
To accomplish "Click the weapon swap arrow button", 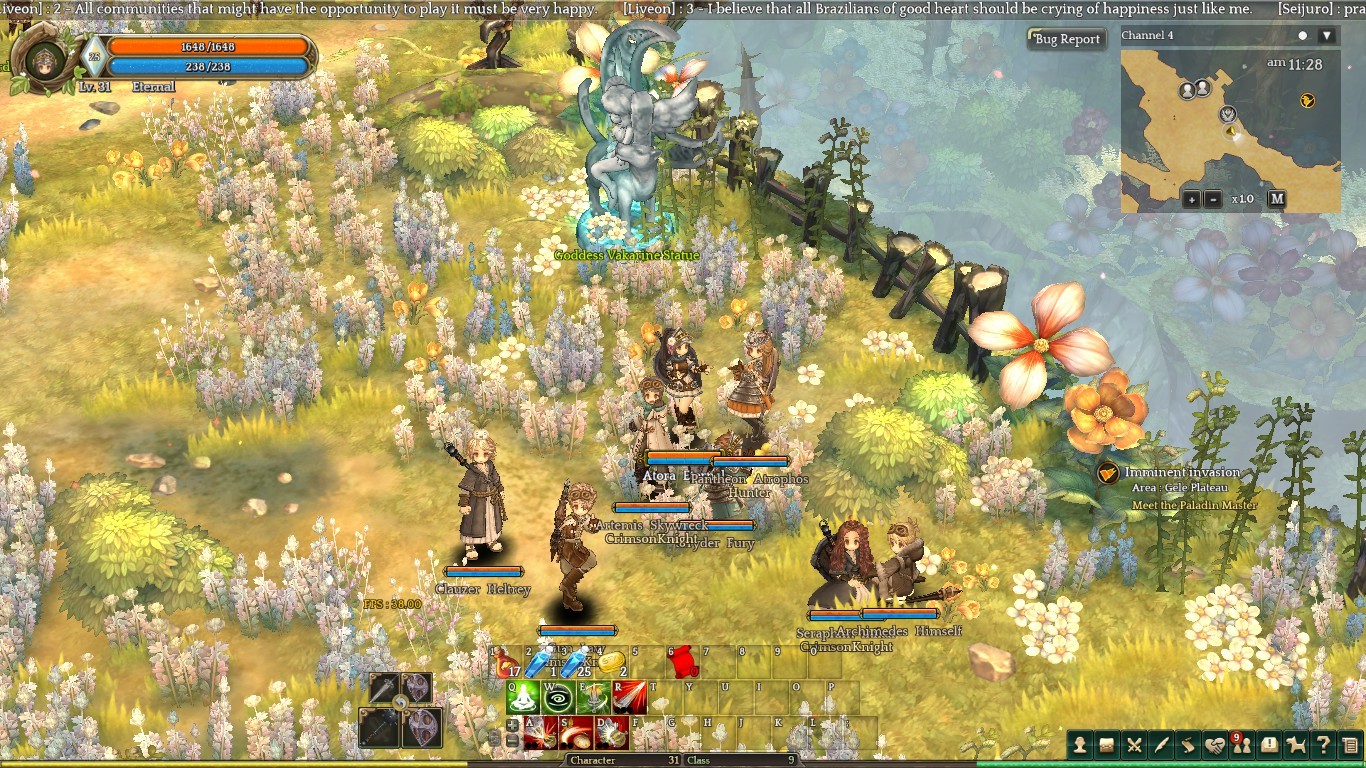I will [400, 704].
